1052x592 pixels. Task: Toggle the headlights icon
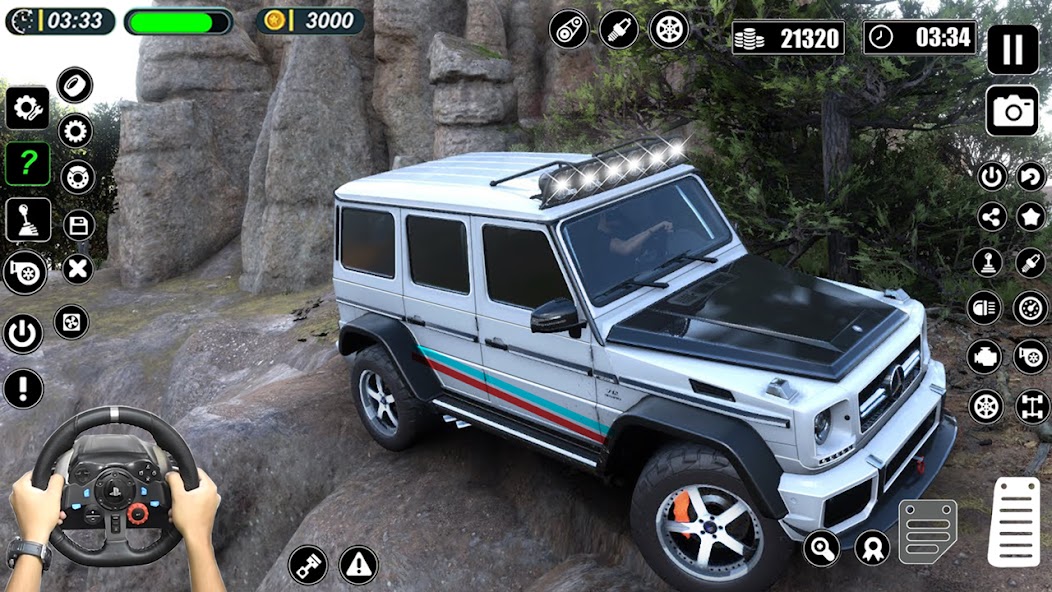pos(986,308)
